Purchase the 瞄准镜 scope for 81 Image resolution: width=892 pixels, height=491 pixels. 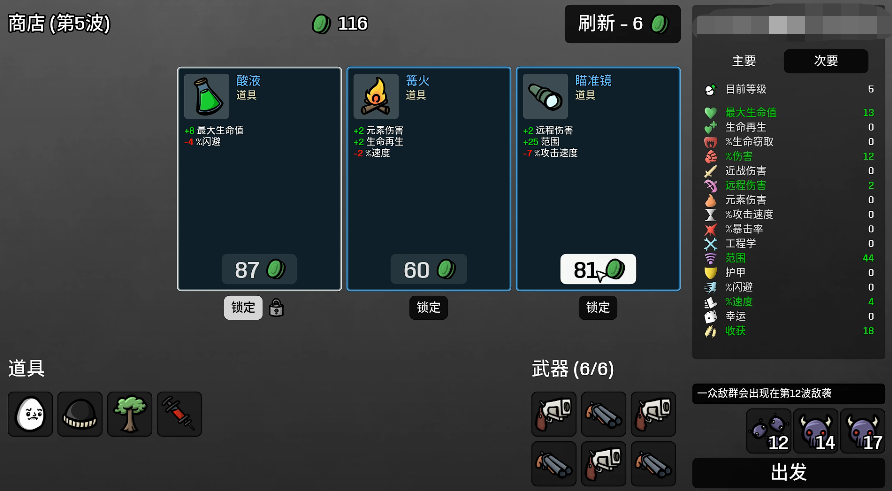598,270
